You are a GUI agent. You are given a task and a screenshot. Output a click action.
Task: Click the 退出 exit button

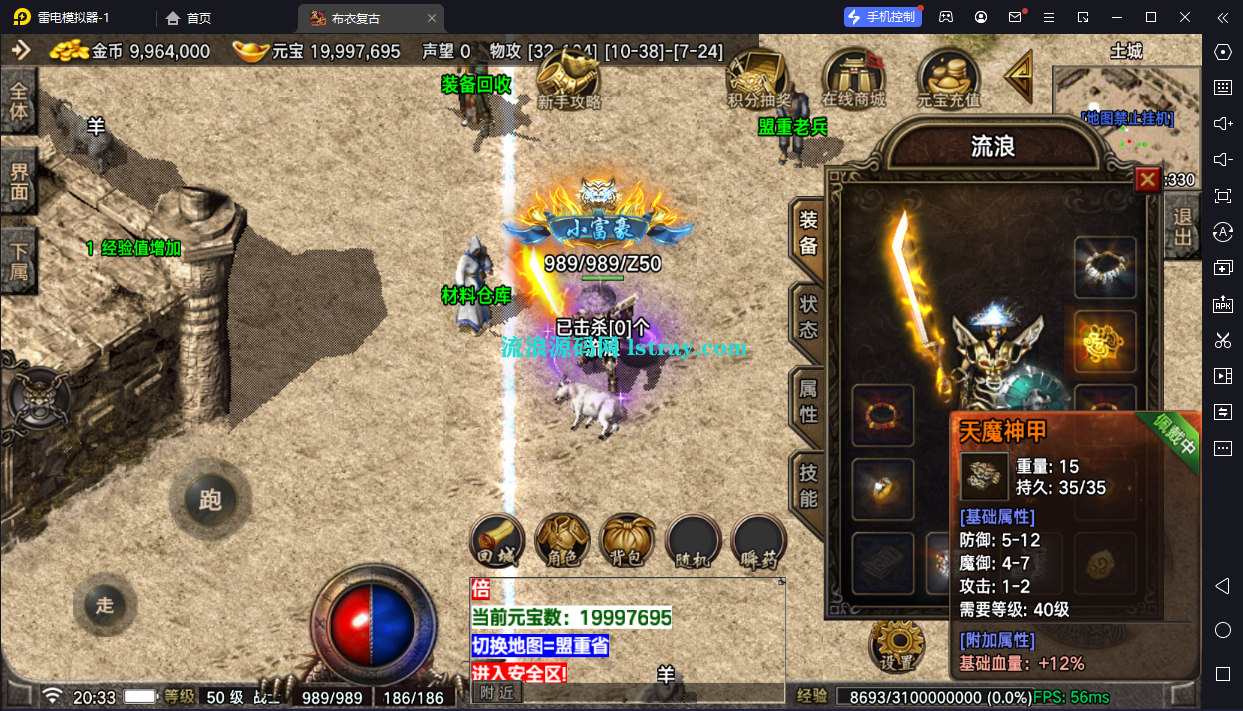coord(1183,227)
